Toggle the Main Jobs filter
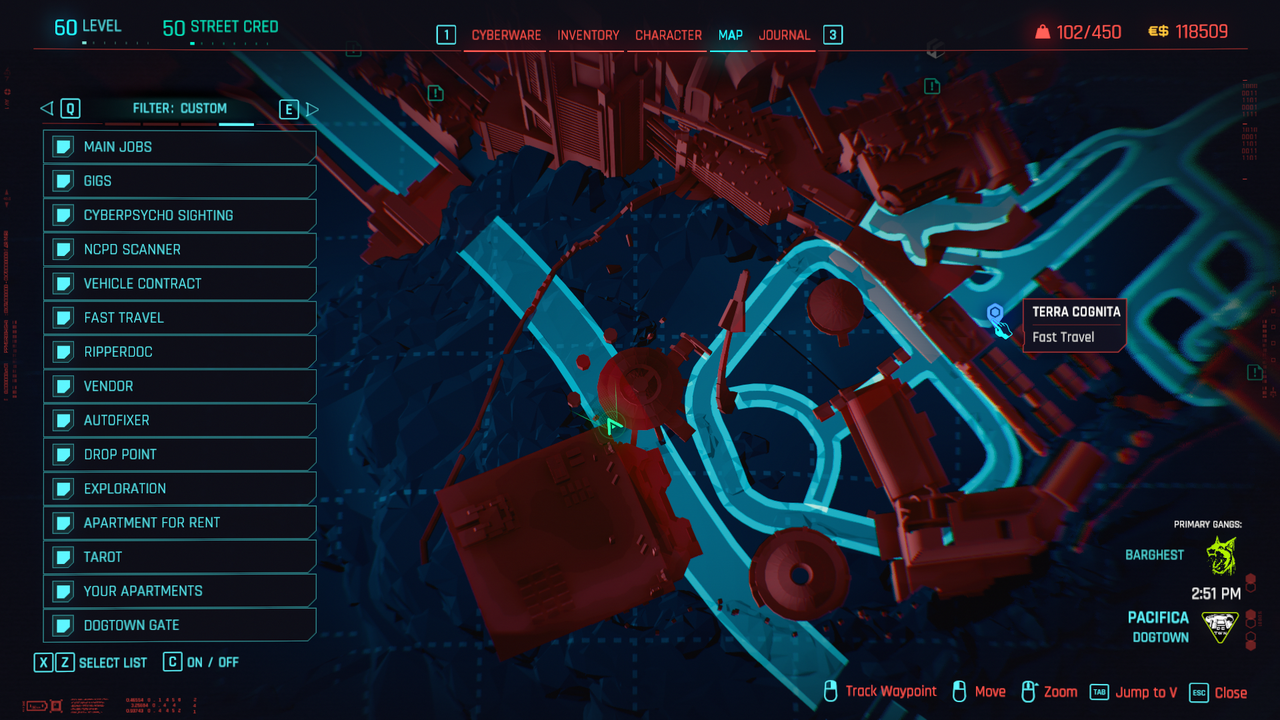This screenshot has width=1280, height=720. (180, 147)
